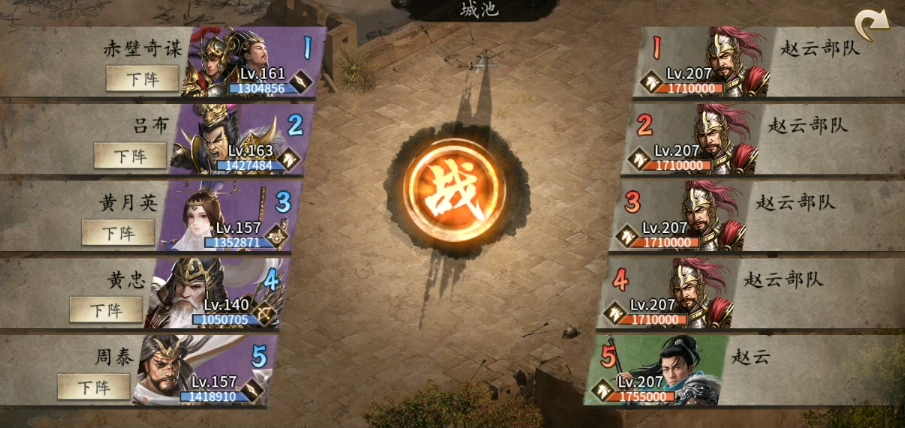Withdraw 黄月英 using her 下阵 button
The width and height of the screenshot is (905, 428).
118,233
